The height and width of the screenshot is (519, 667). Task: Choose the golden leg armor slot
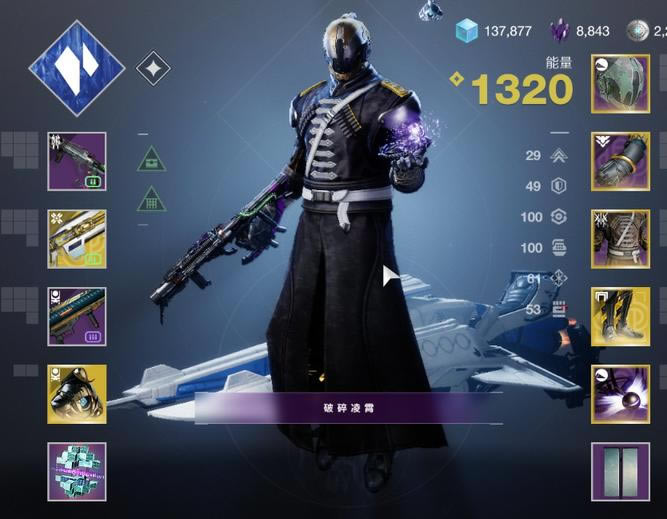(x=620, y=316)
